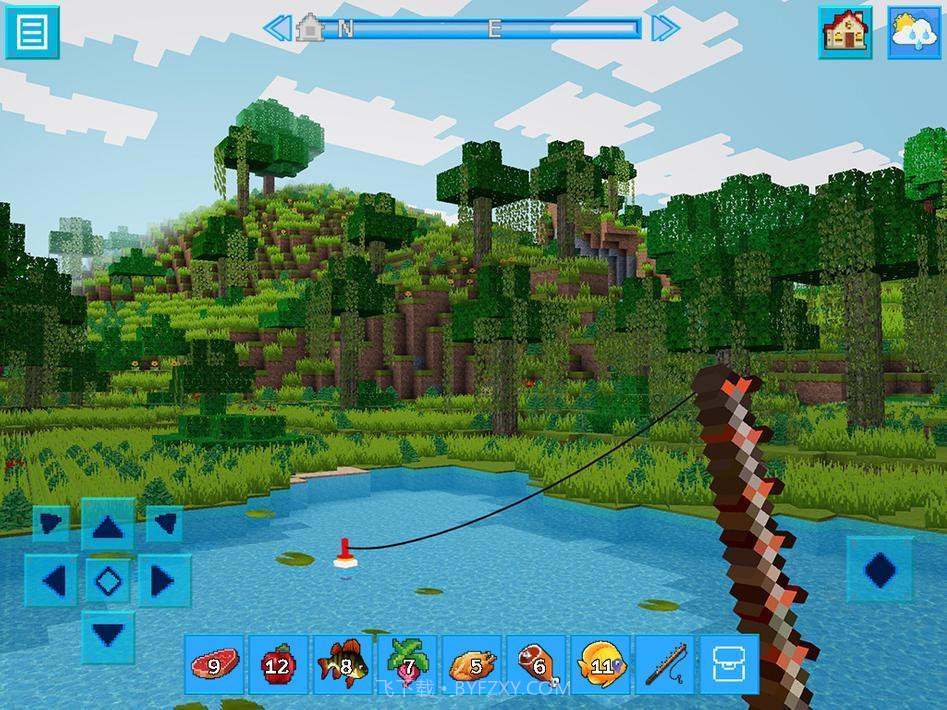Open the inventory chest button
Screen dimensions: 947x710
[728, 664]
